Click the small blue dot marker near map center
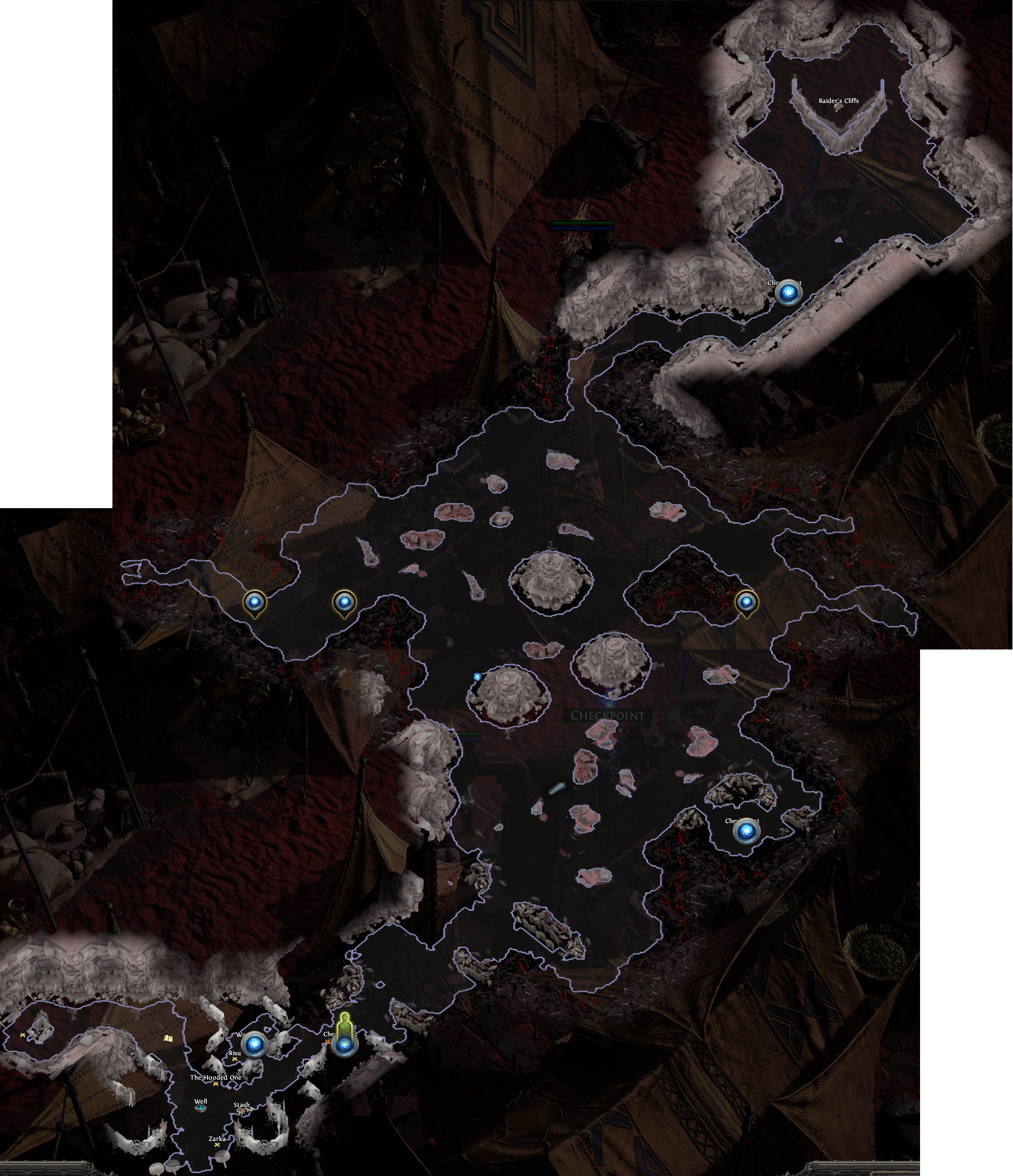This screenshot has height=1176, width=1013. point(477,678)
